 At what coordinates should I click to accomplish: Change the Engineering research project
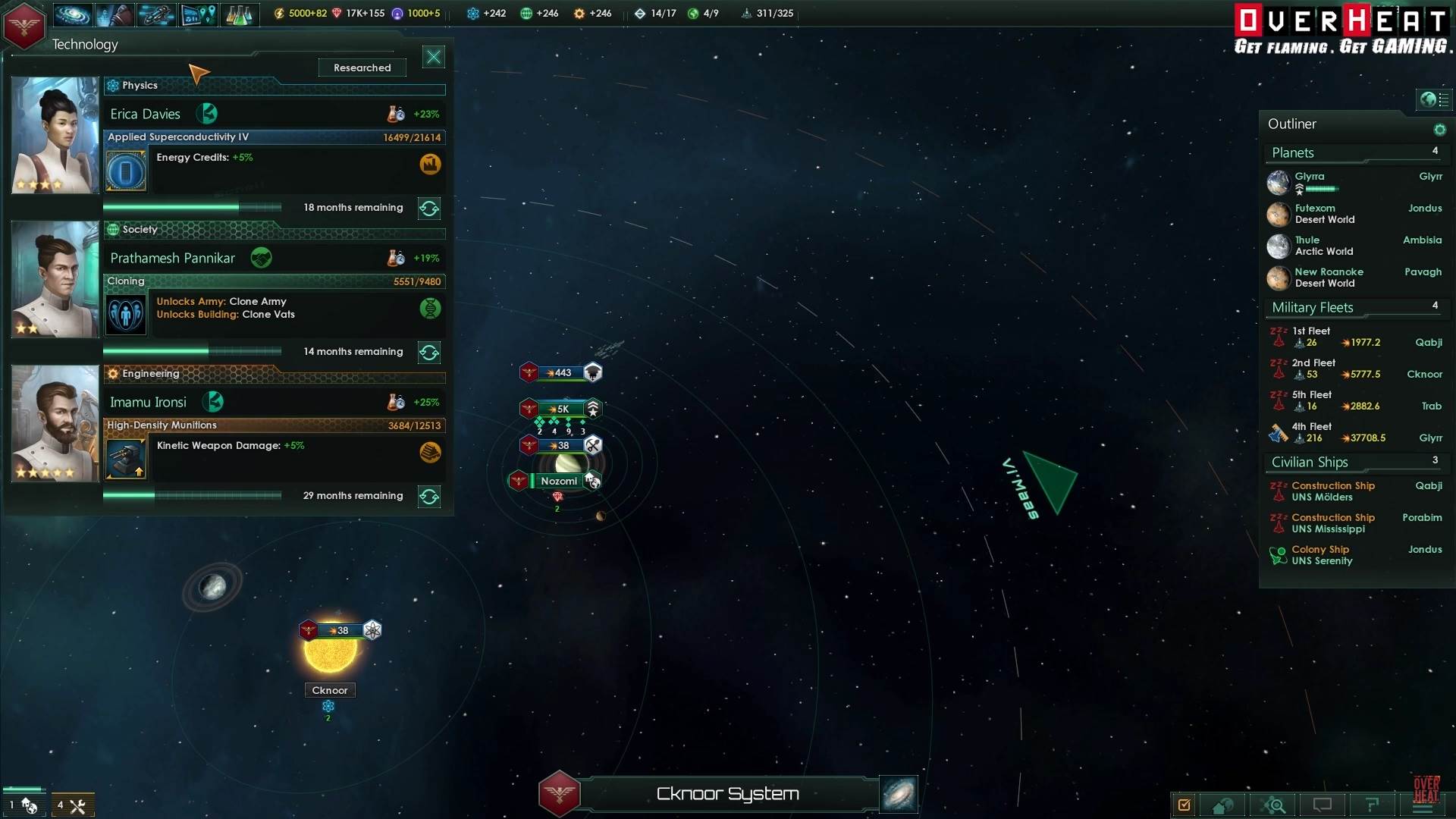429,497
